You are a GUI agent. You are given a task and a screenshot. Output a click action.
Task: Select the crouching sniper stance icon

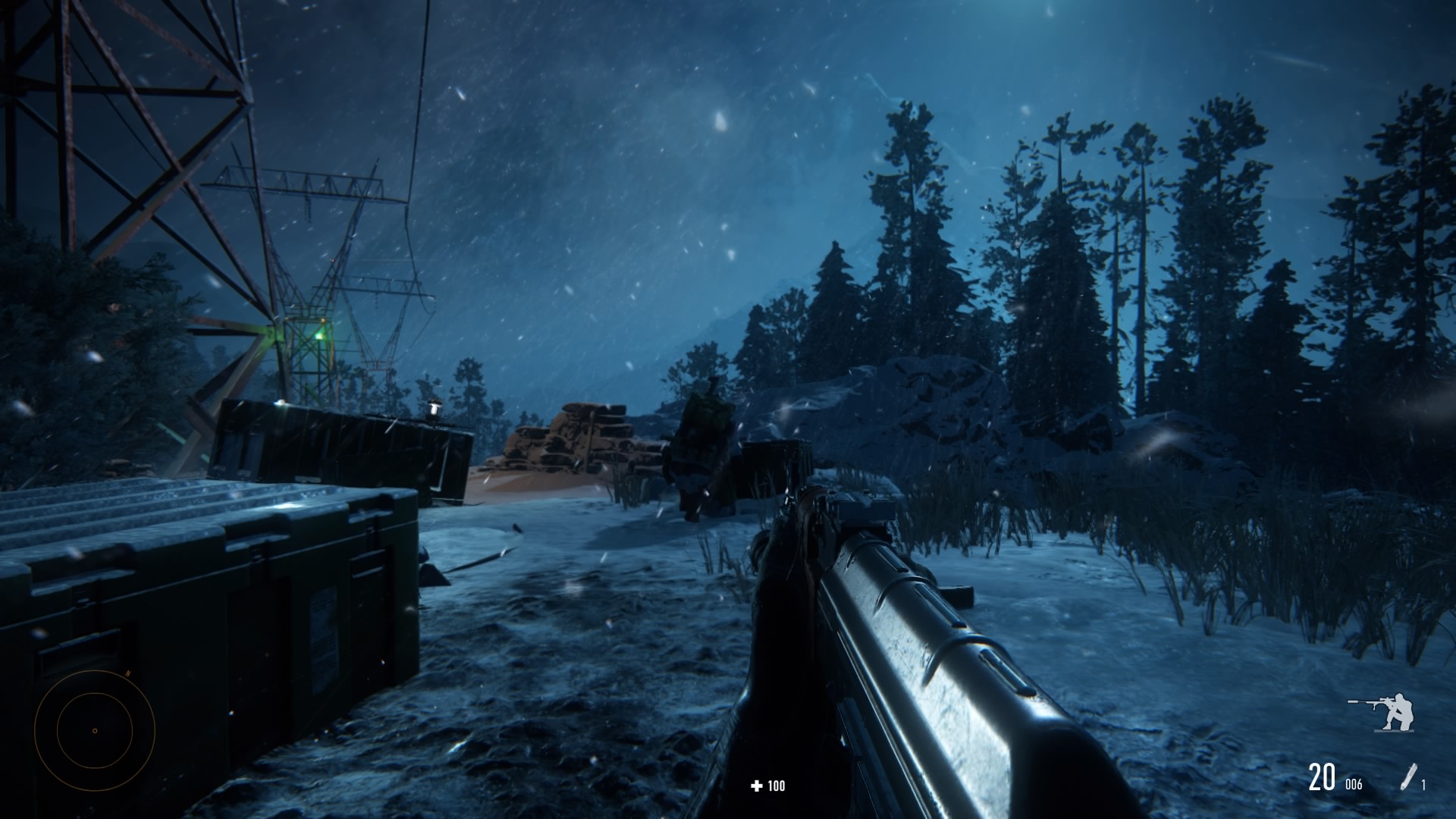pos(1383,713)
